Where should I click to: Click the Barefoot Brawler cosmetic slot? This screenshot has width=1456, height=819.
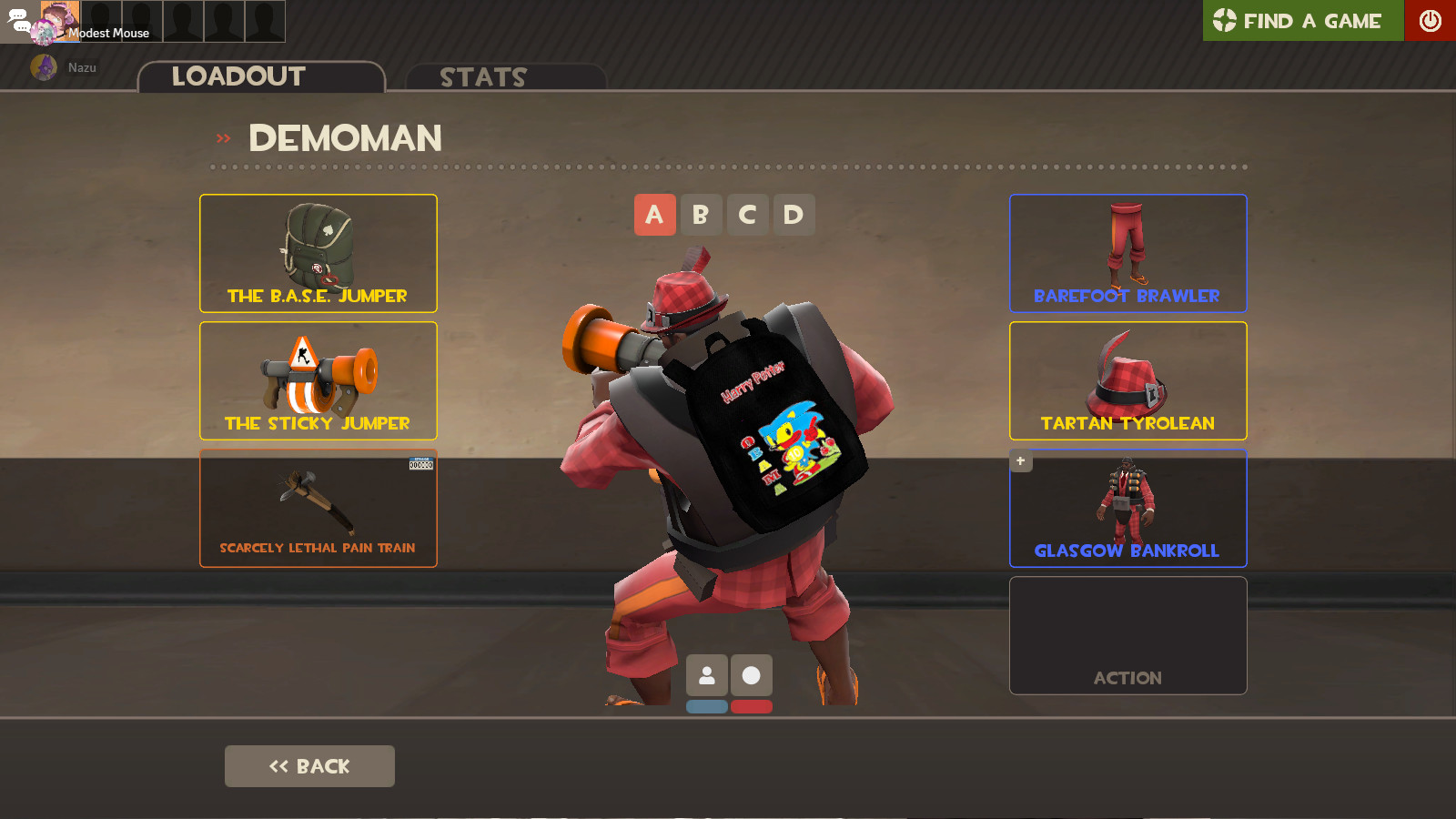click(x=1127, y=253)
